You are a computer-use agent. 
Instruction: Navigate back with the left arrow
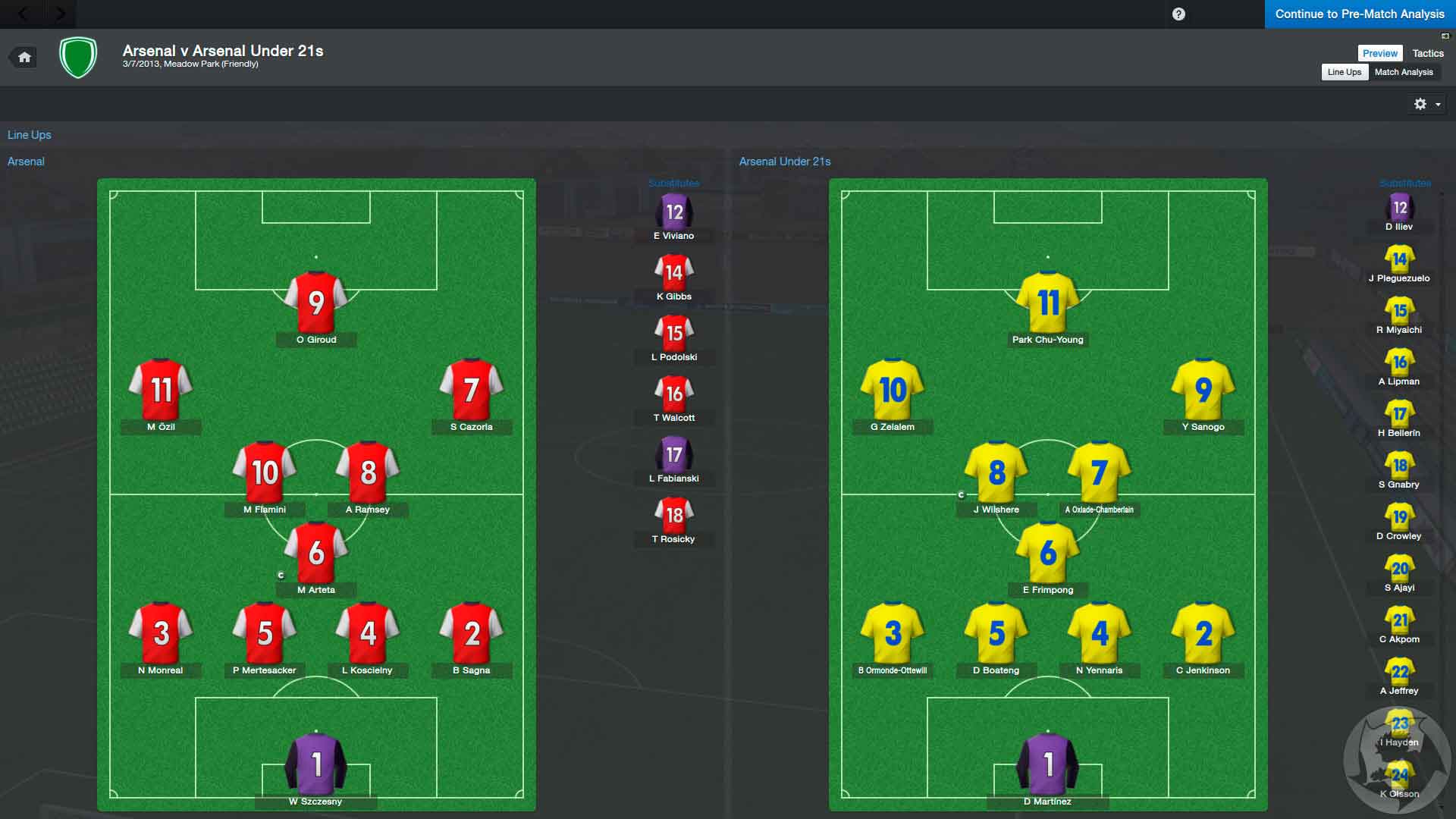(23, 14)
